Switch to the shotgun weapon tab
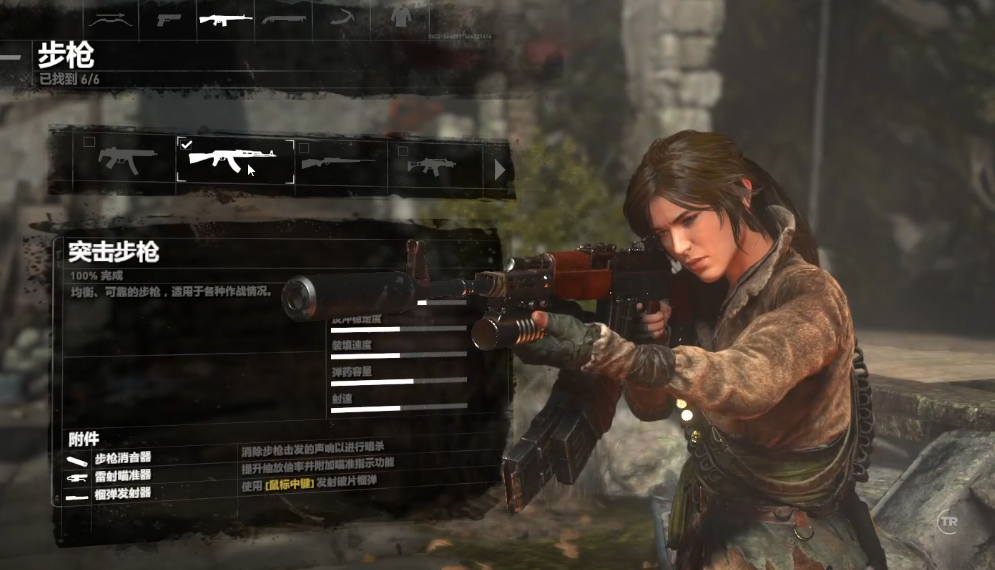995x570 pixels. tap(282, 18)
